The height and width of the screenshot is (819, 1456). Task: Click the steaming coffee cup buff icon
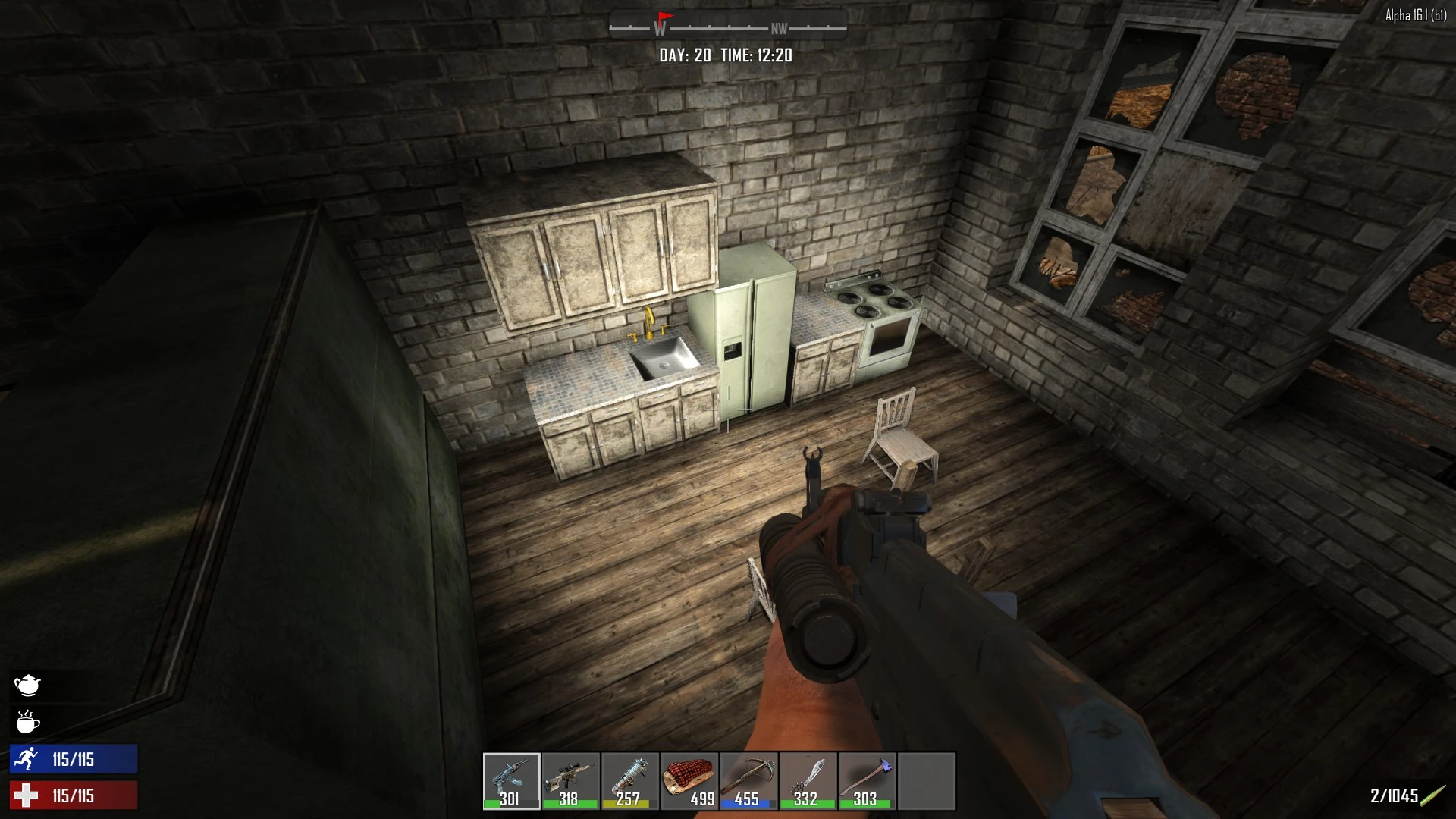[27, 722]
